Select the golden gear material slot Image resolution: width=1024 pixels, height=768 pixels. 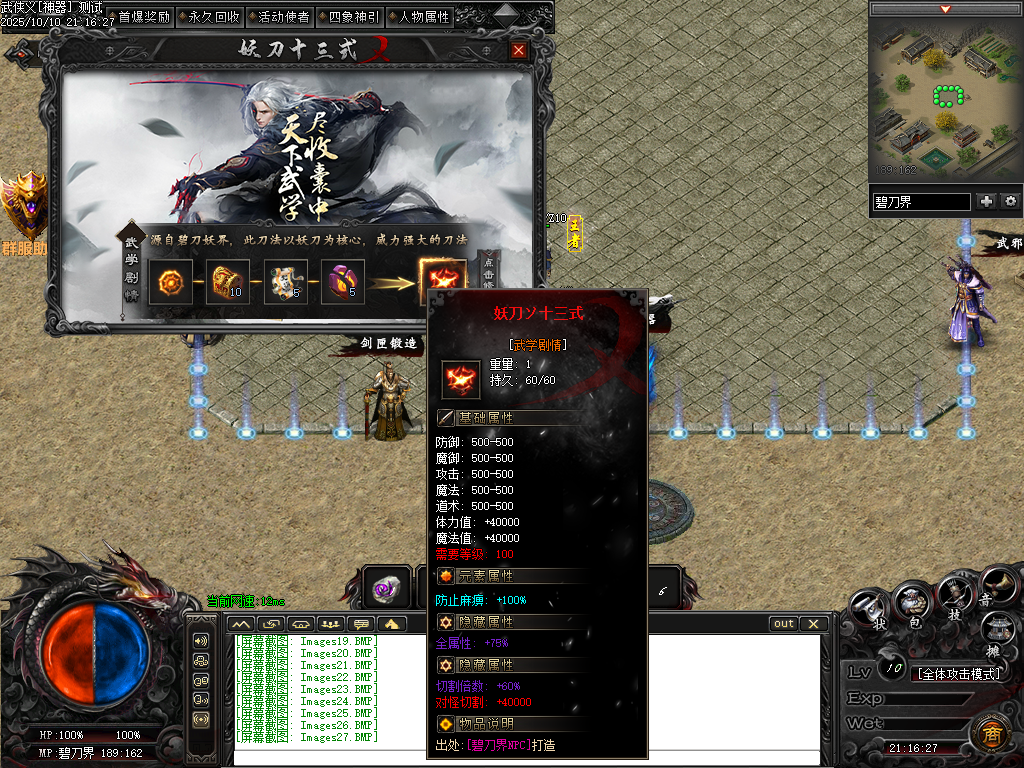(170, 282)
